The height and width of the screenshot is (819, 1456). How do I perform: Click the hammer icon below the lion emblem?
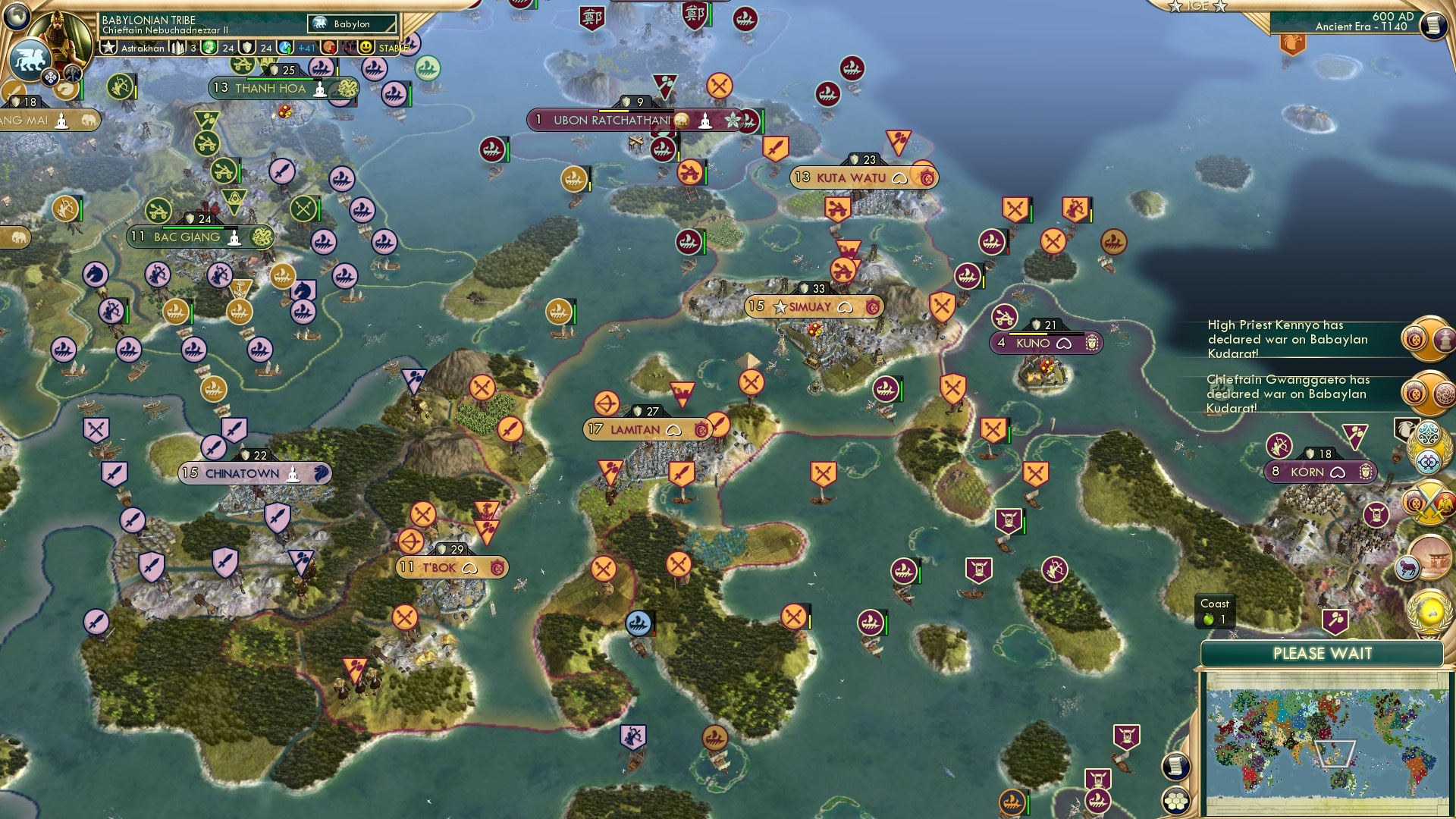[72, 73]
